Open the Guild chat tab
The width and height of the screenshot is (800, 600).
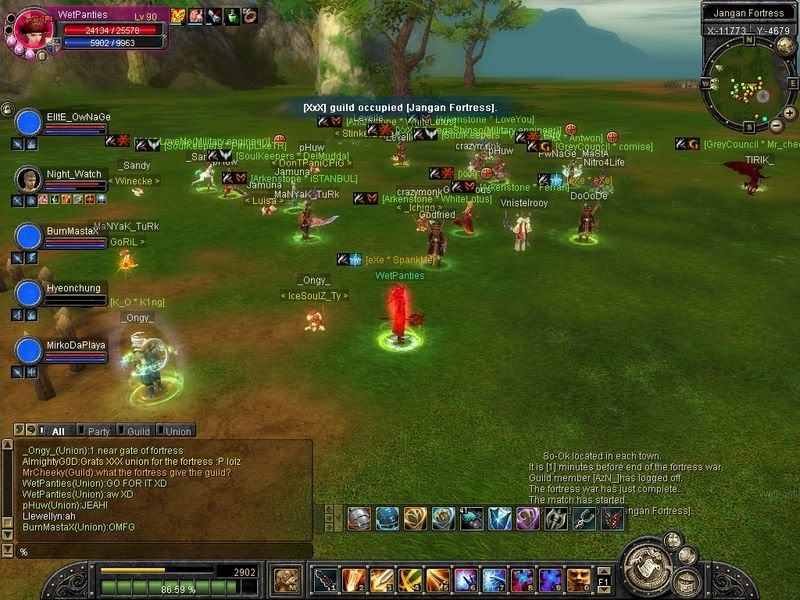[x=138, y=431]
